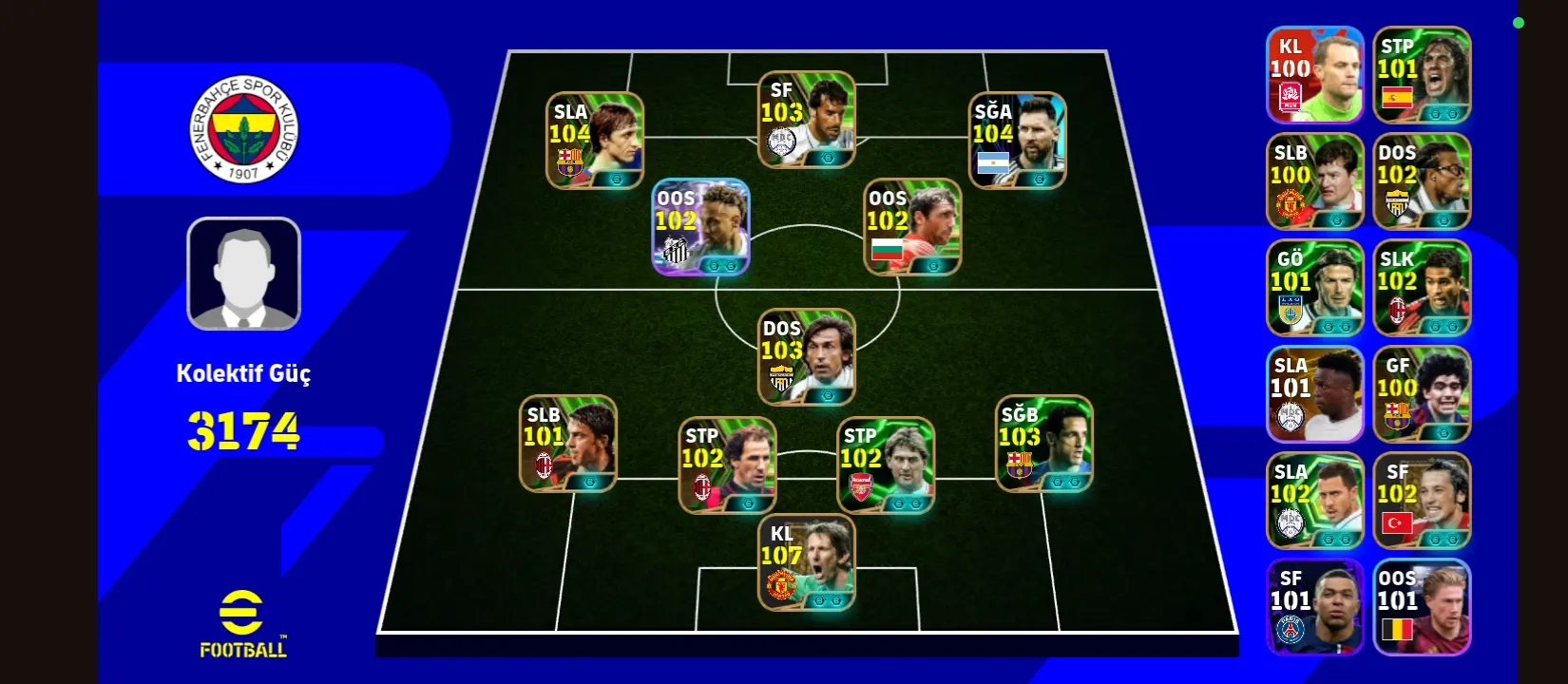Select the SF 103 striker card
Screen dimensions: 1568x684
(807, 120)
